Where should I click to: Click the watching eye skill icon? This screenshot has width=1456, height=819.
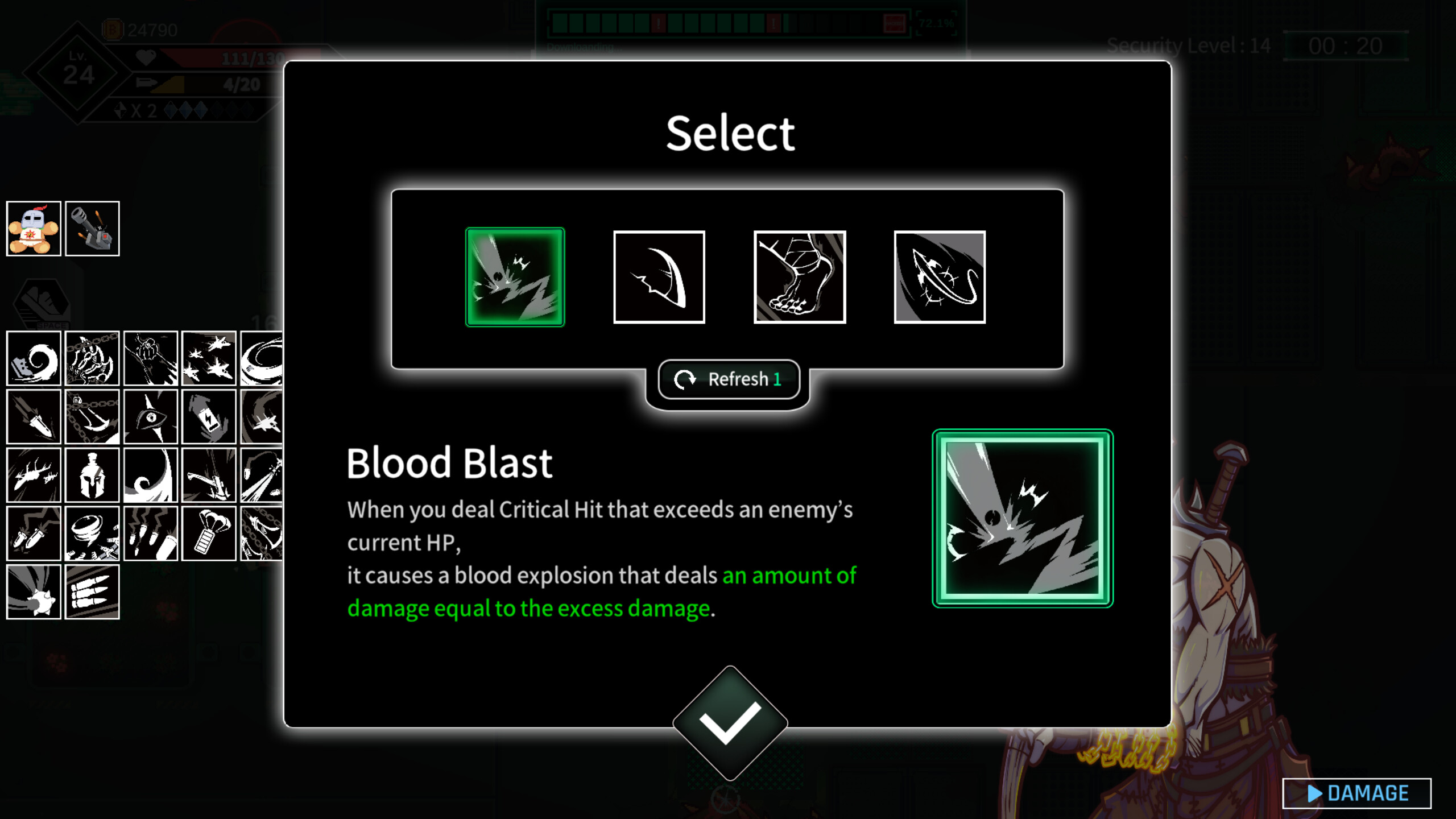[150, 418]
